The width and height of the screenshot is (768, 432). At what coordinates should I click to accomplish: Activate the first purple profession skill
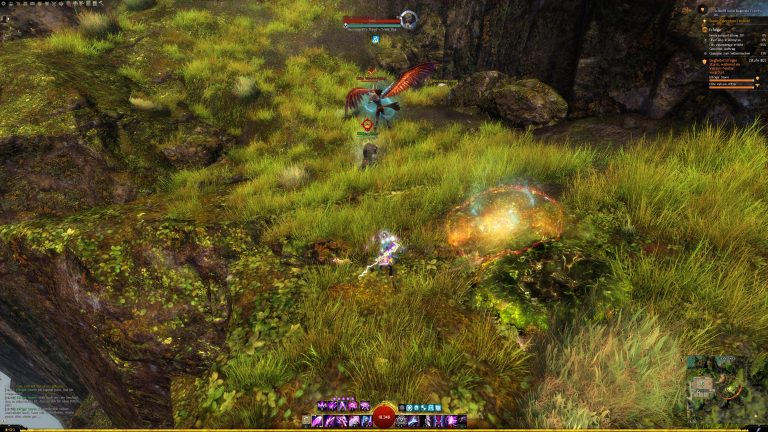(322, 406)
